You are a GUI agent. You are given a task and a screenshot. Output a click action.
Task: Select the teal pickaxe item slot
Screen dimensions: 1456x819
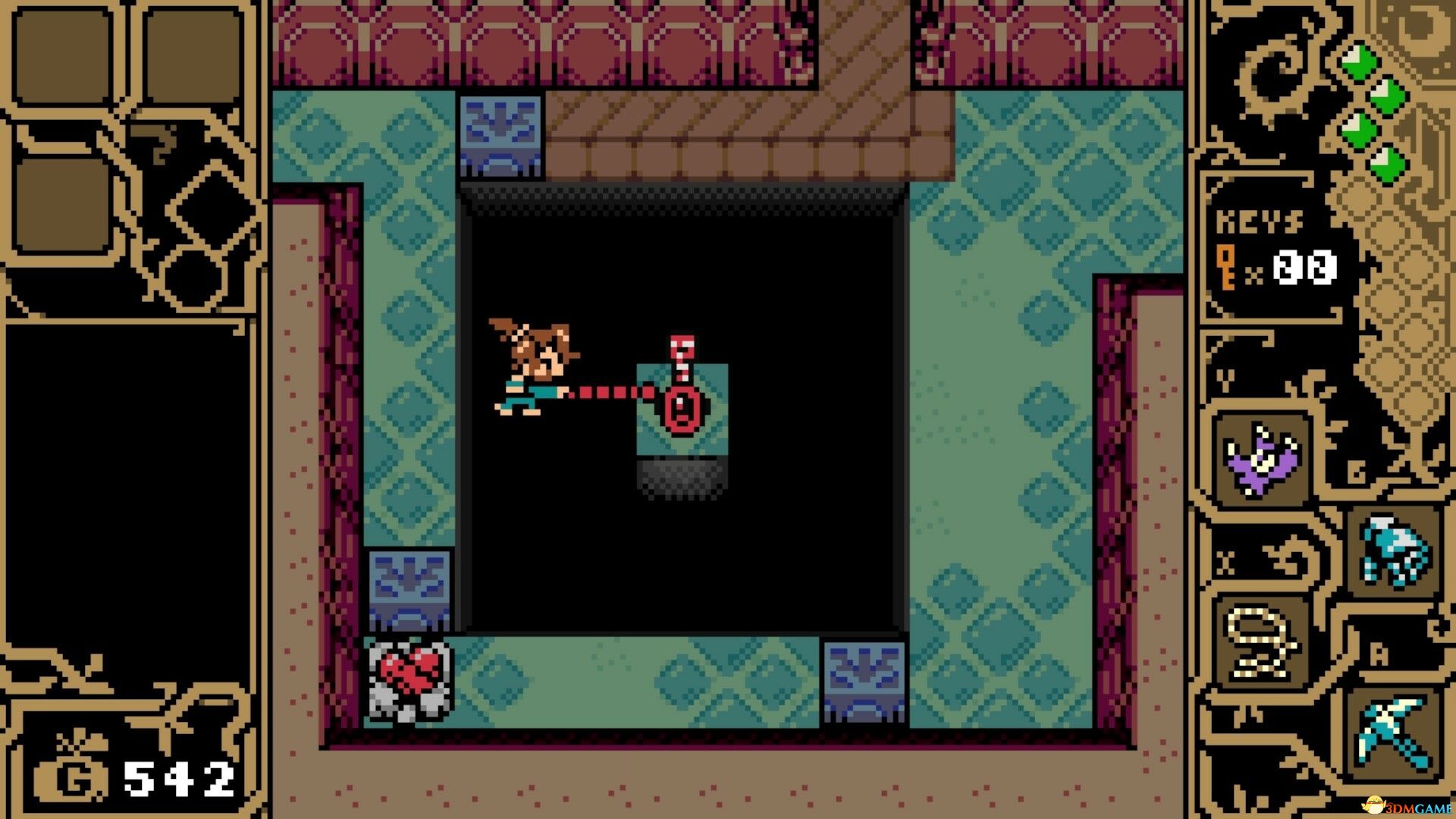[1394, 733]
